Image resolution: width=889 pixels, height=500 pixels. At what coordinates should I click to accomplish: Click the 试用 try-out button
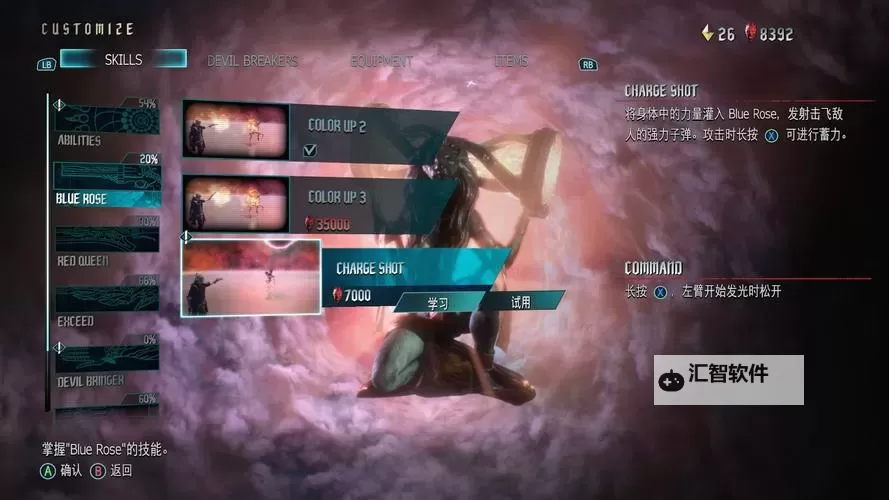click(520, 302)
